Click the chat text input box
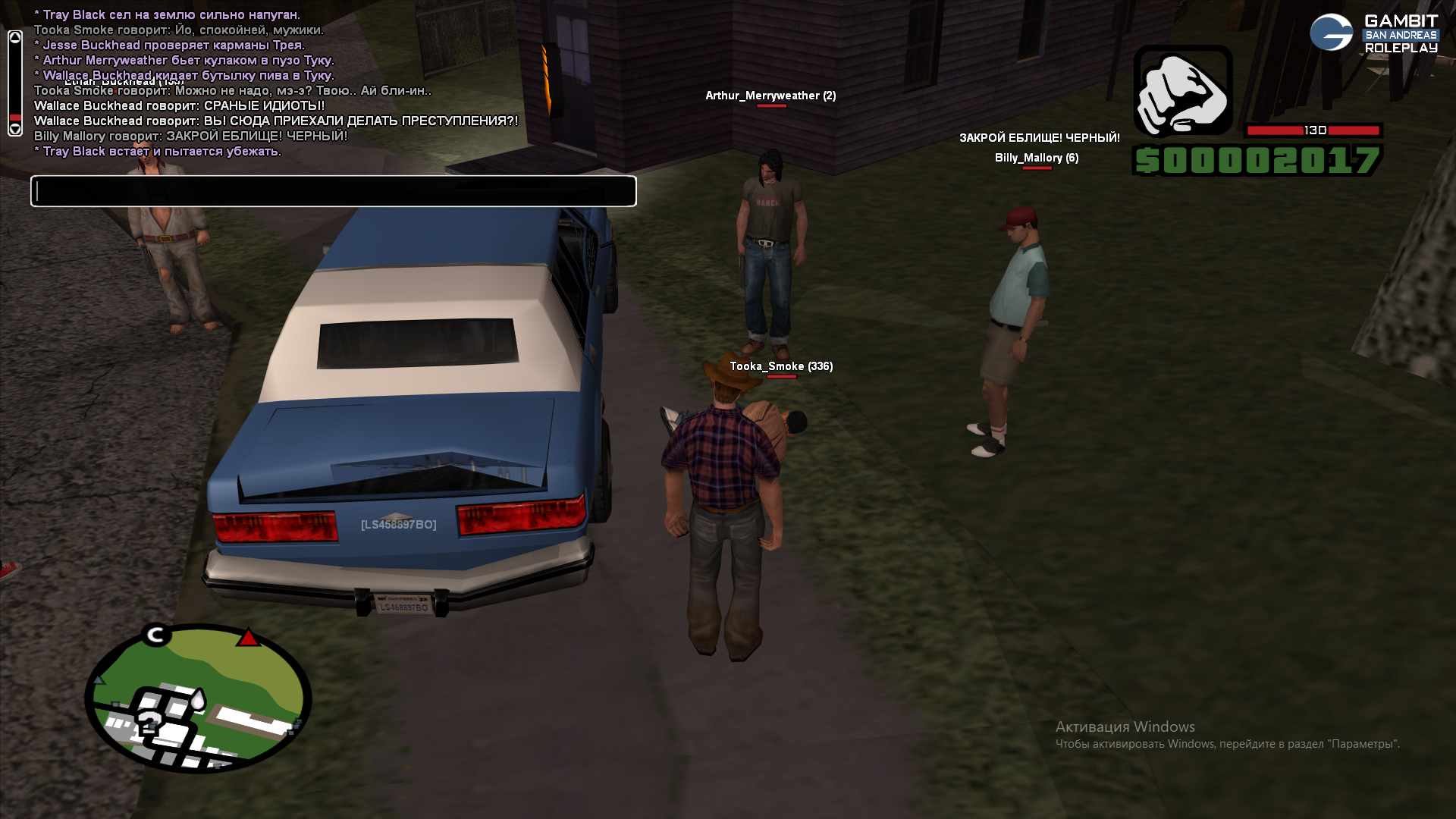Viewport: 1456px width, 819px height. point(333,191)
